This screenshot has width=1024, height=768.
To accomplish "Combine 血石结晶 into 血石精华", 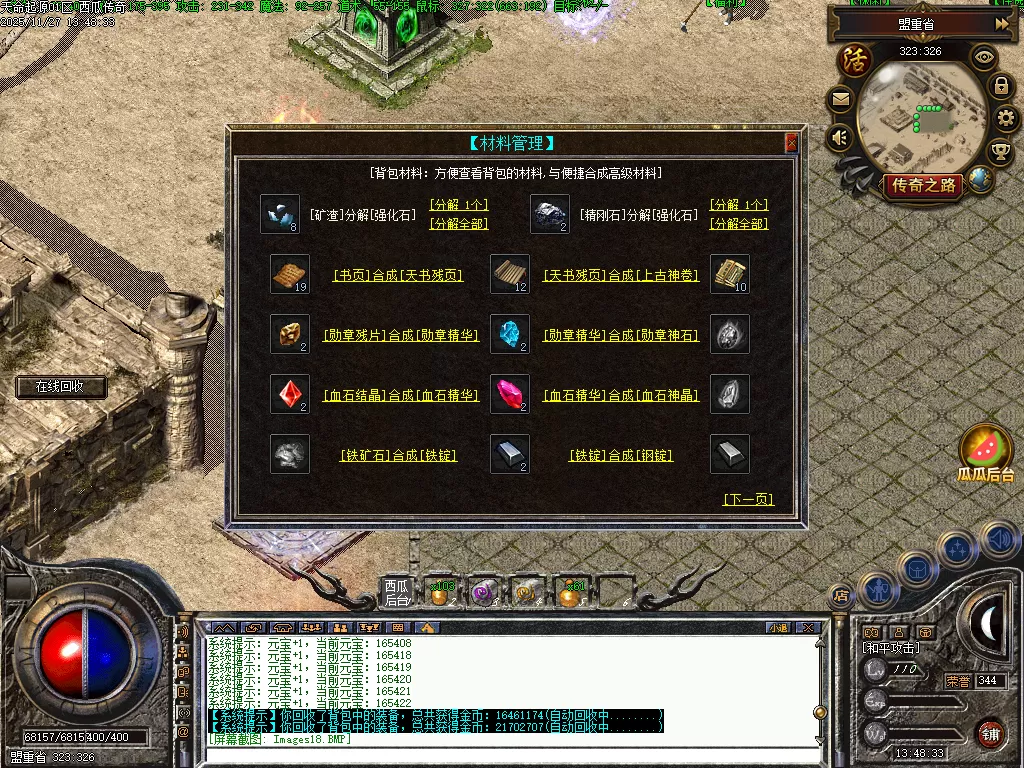I will click(x=401, y=396).
